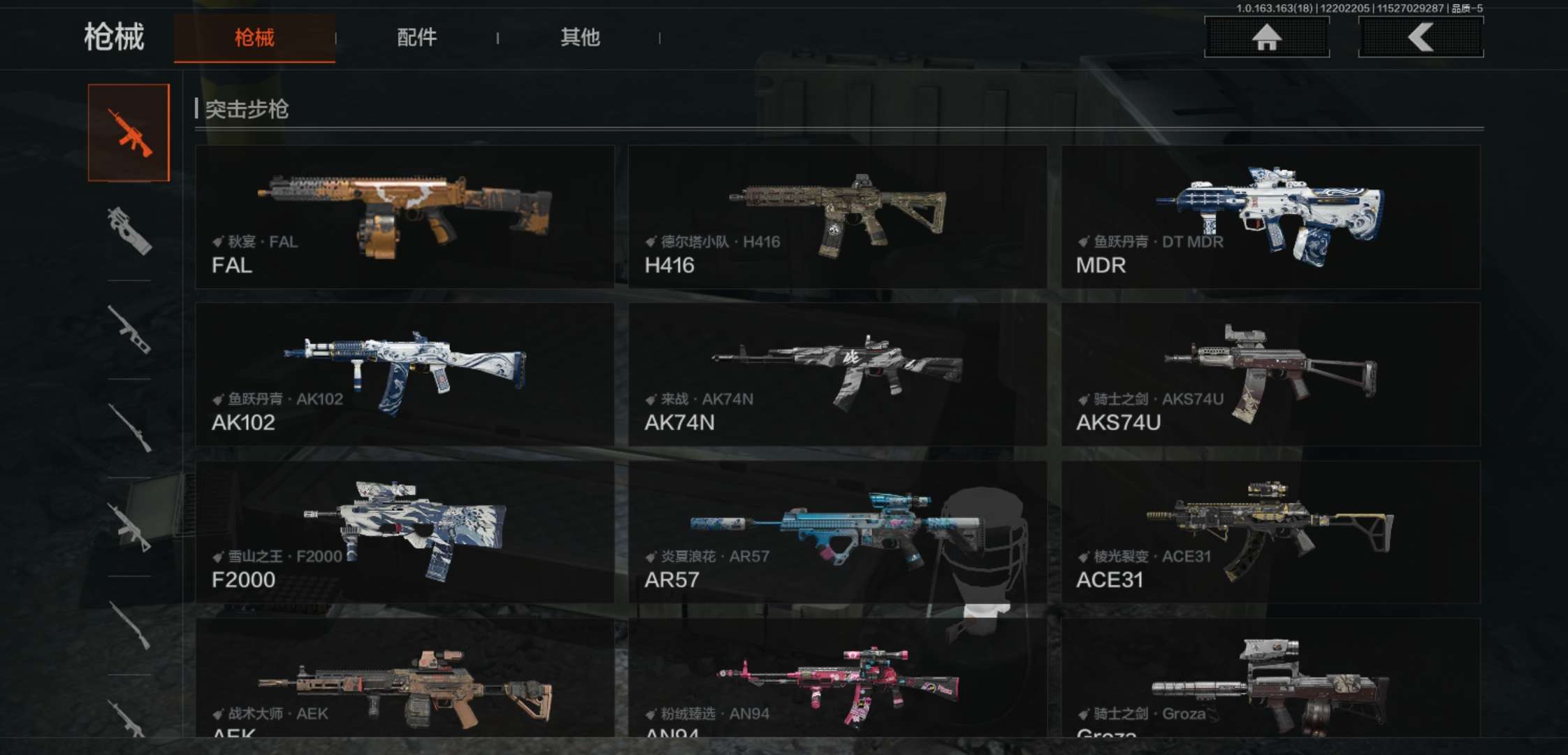This screenshot has width=1568, height=755.
Task: Choose the Groza weapon card
Action: pyautogui.click(x=1270, y=678)
